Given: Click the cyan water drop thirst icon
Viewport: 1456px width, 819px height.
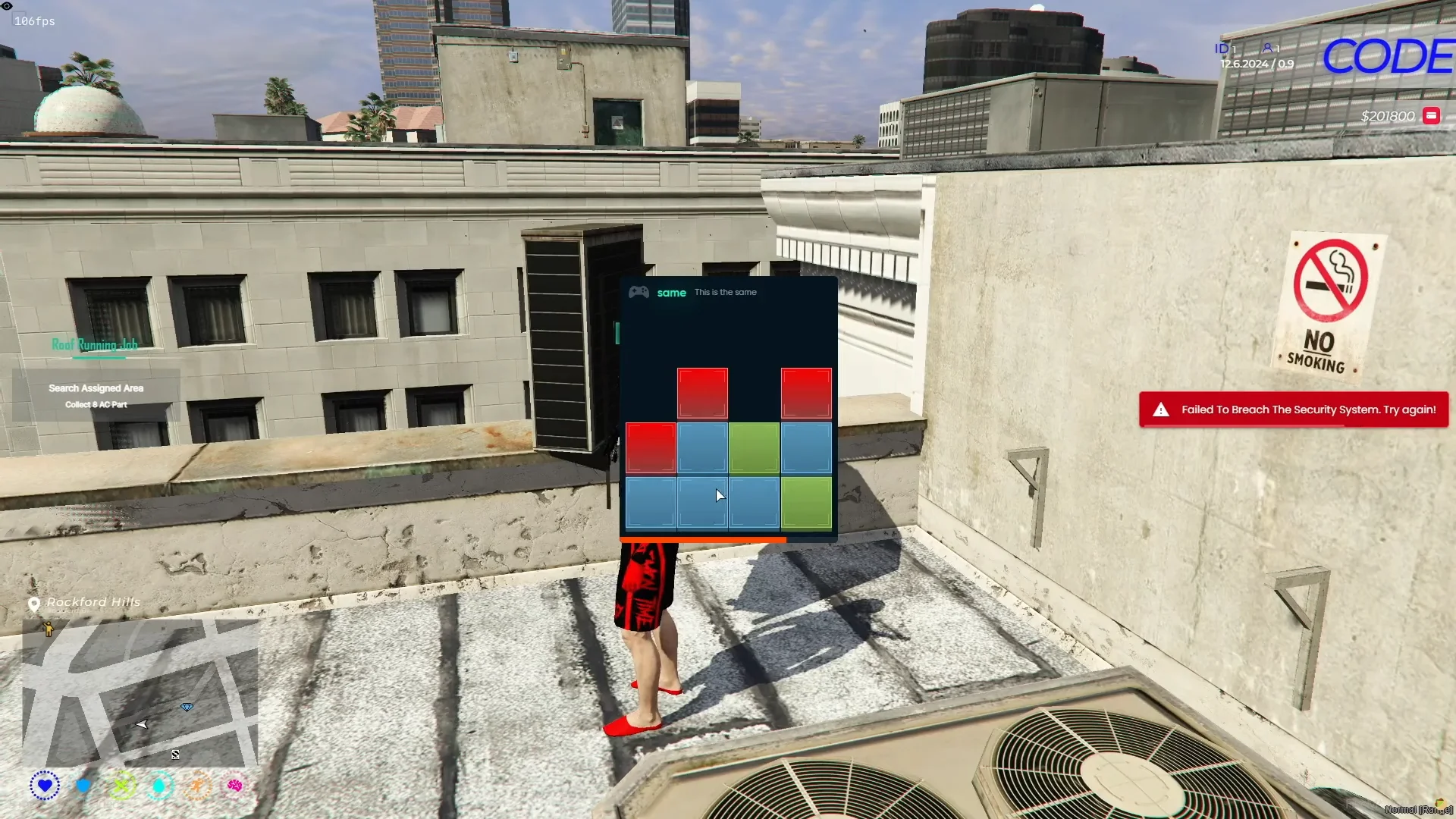Looking at the screenshot, I should (x=159, y=786).
